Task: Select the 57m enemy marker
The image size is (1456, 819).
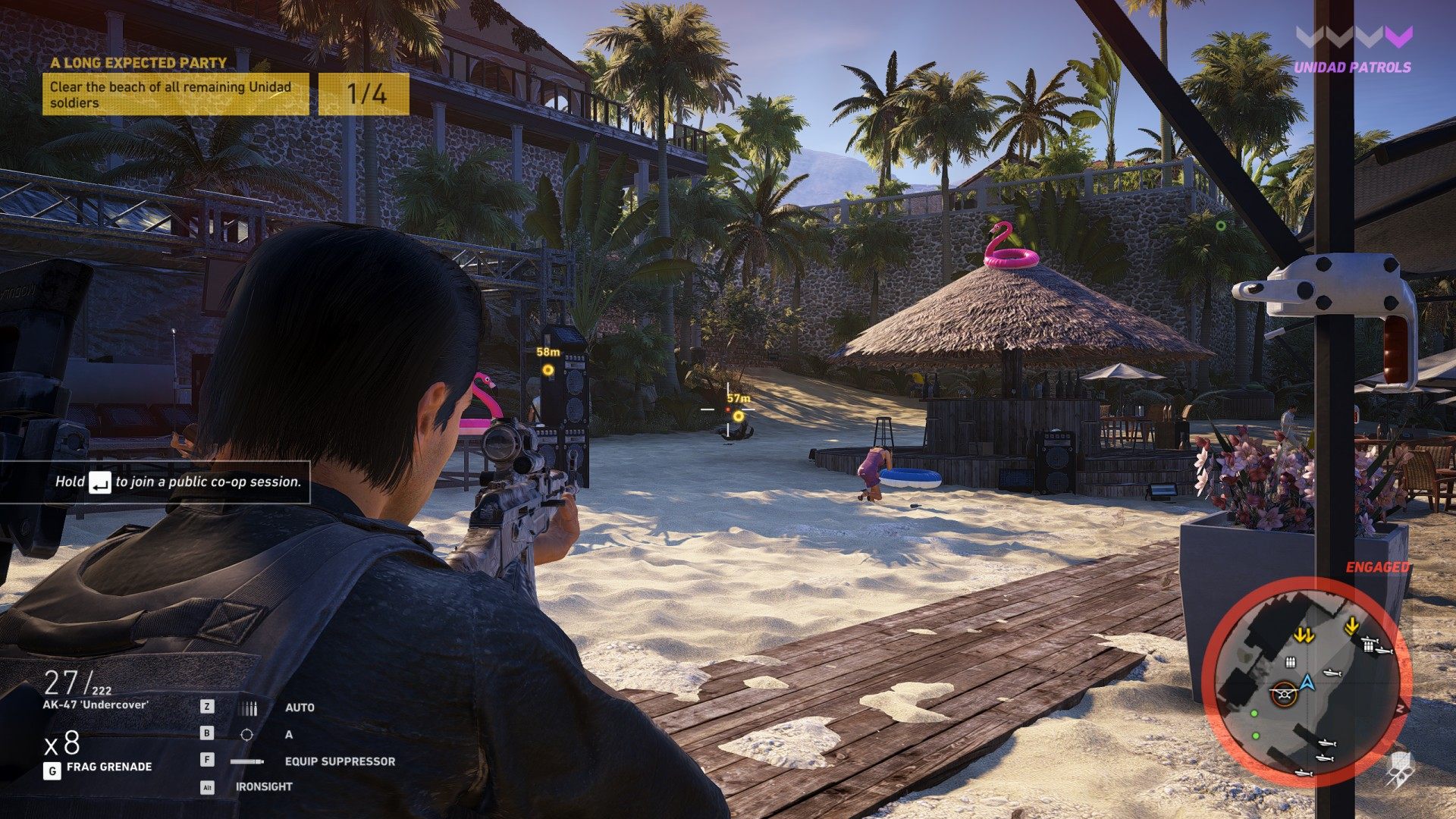Action: point(738,416)
